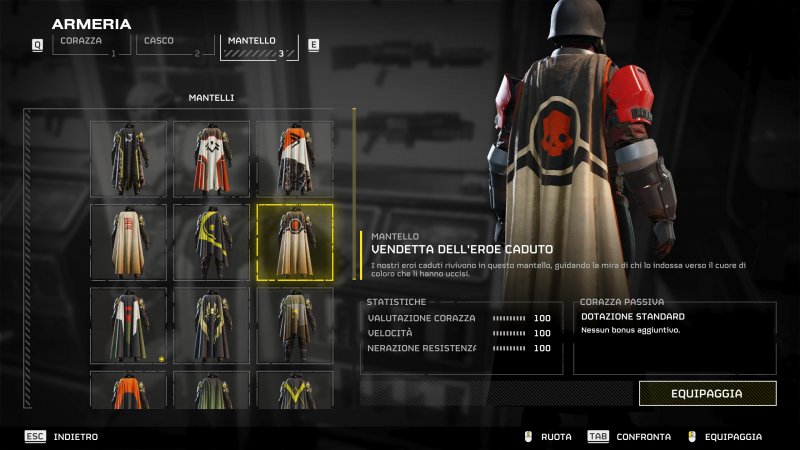Screen dimensions: 800x450
Task: Choose the dark cape with yellow eagle emblem
Action: [x=212, y=325]
